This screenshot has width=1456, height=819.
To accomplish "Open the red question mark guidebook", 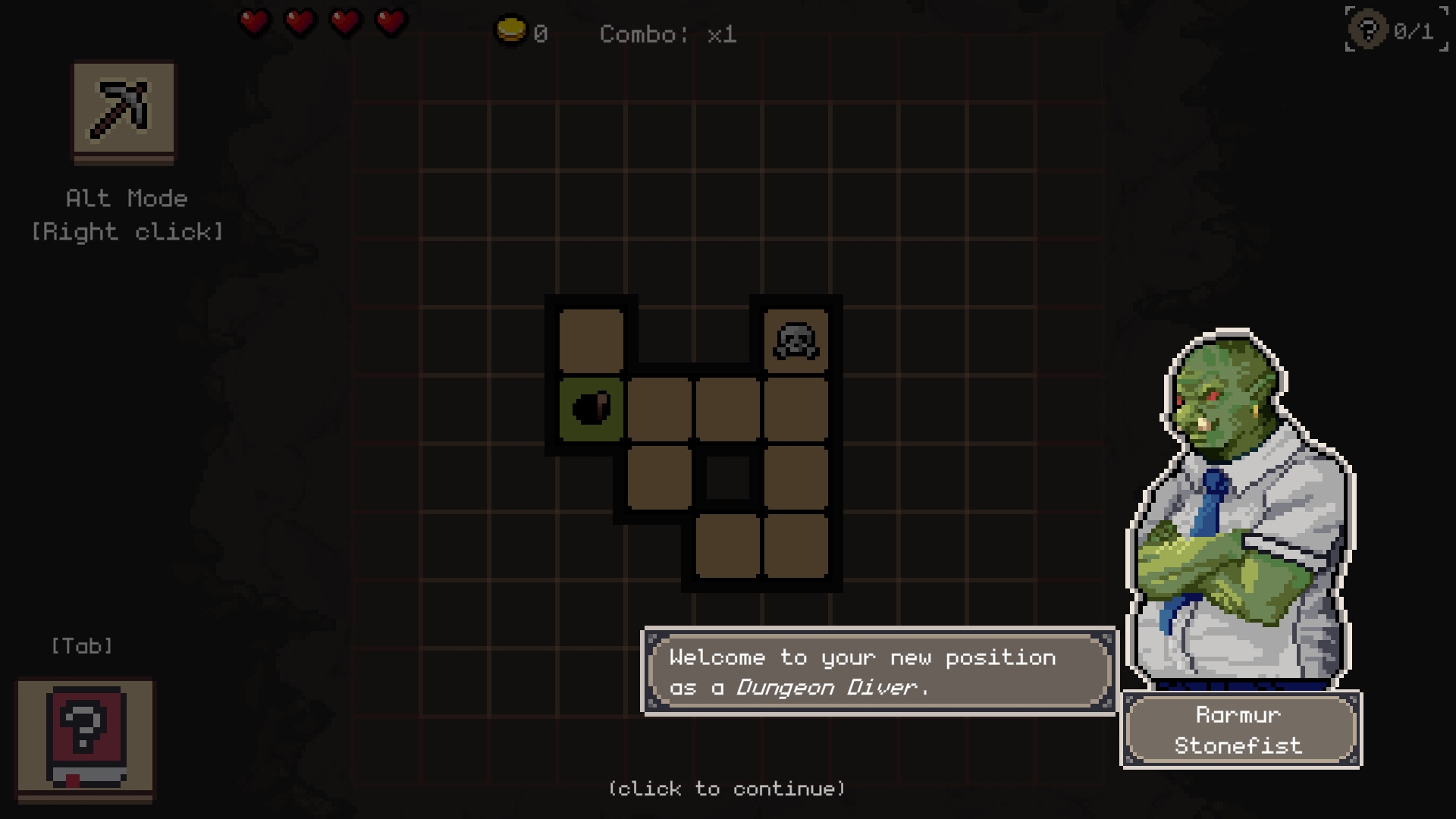I will (86, 738).
